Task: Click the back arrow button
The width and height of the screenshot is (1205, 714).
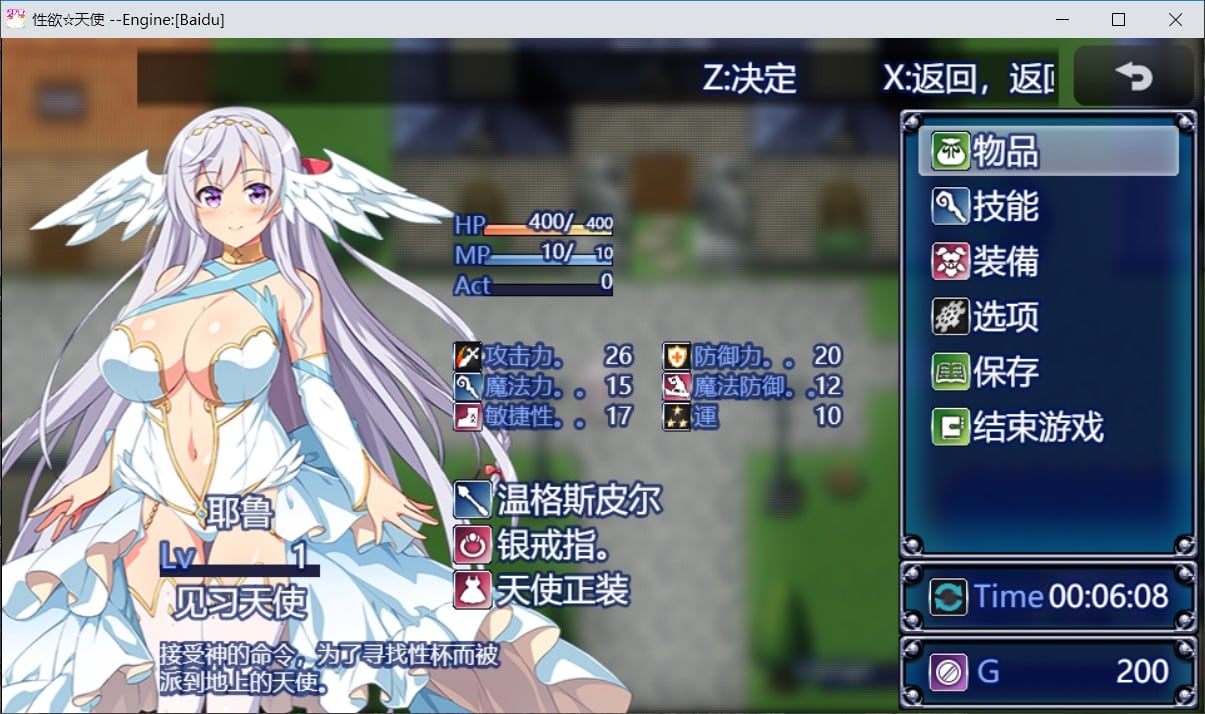Action: 1133,76
